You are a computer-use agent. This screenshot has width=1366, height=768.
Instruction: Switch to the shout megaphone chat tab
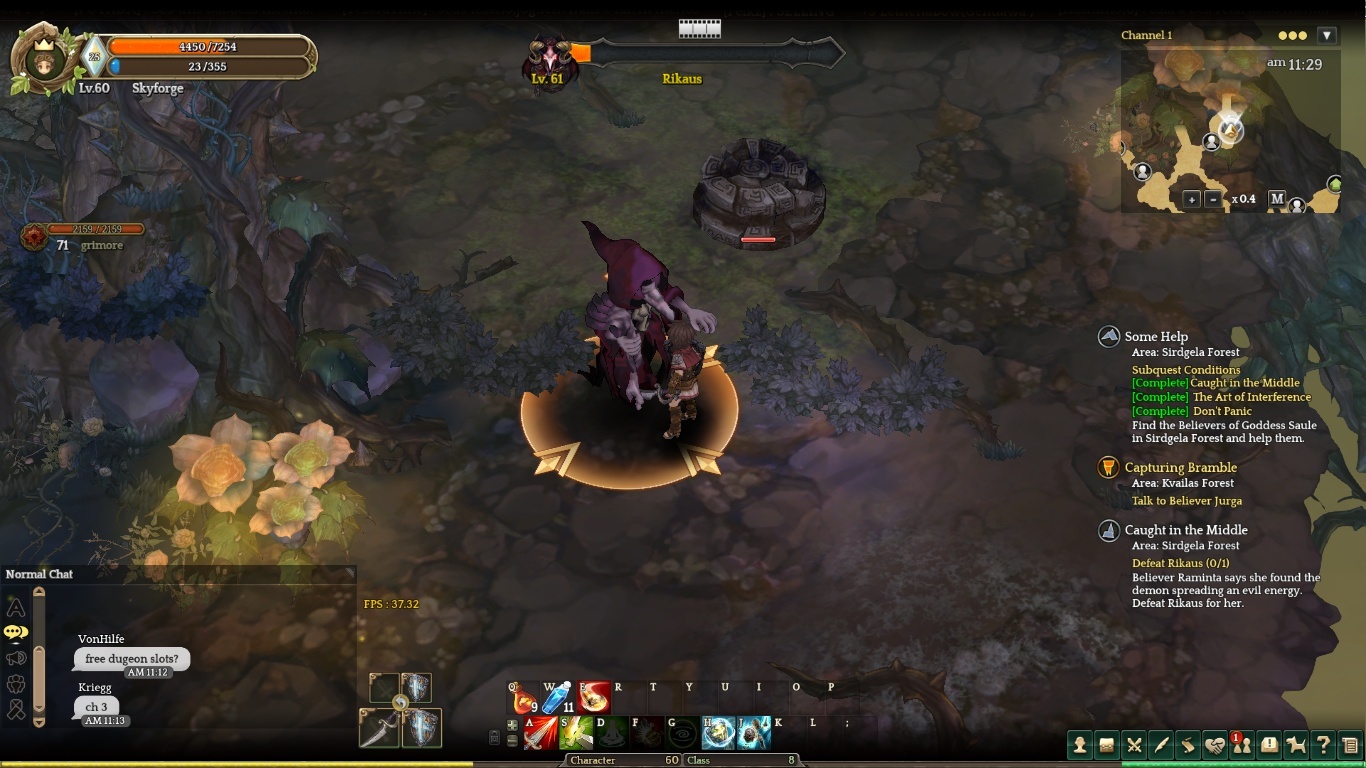point(16,658)
